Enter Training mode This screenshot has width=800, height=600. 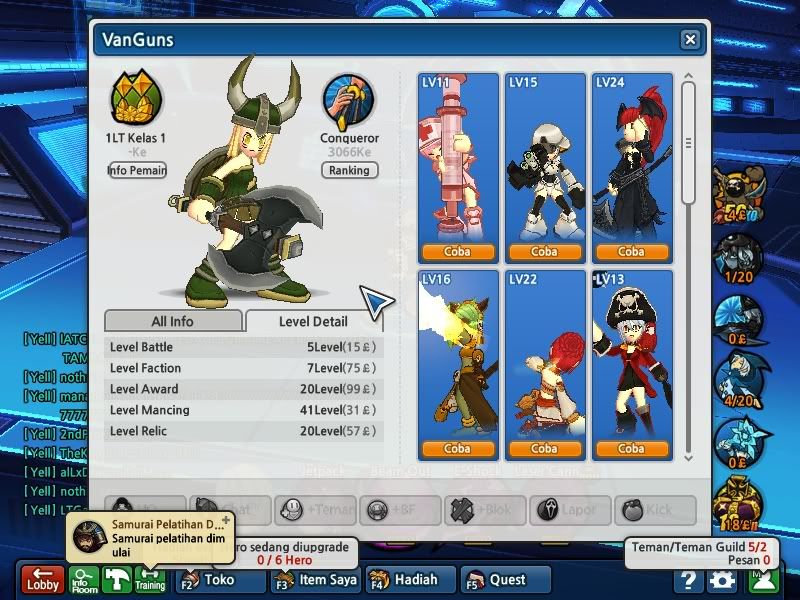(x=150, y=580)
